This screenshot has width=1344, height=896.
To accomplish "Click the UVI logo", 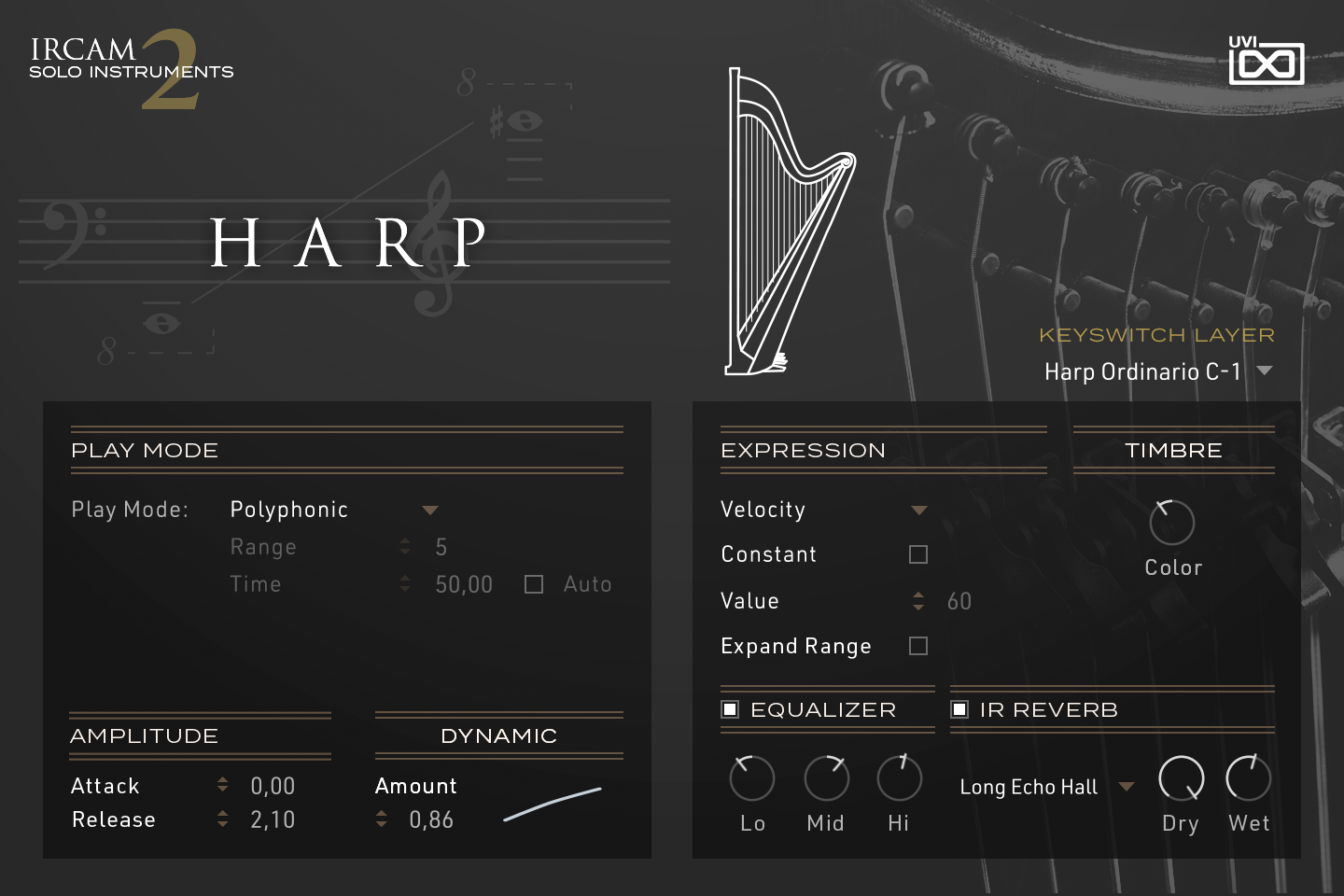I will tap(1267, 60).
